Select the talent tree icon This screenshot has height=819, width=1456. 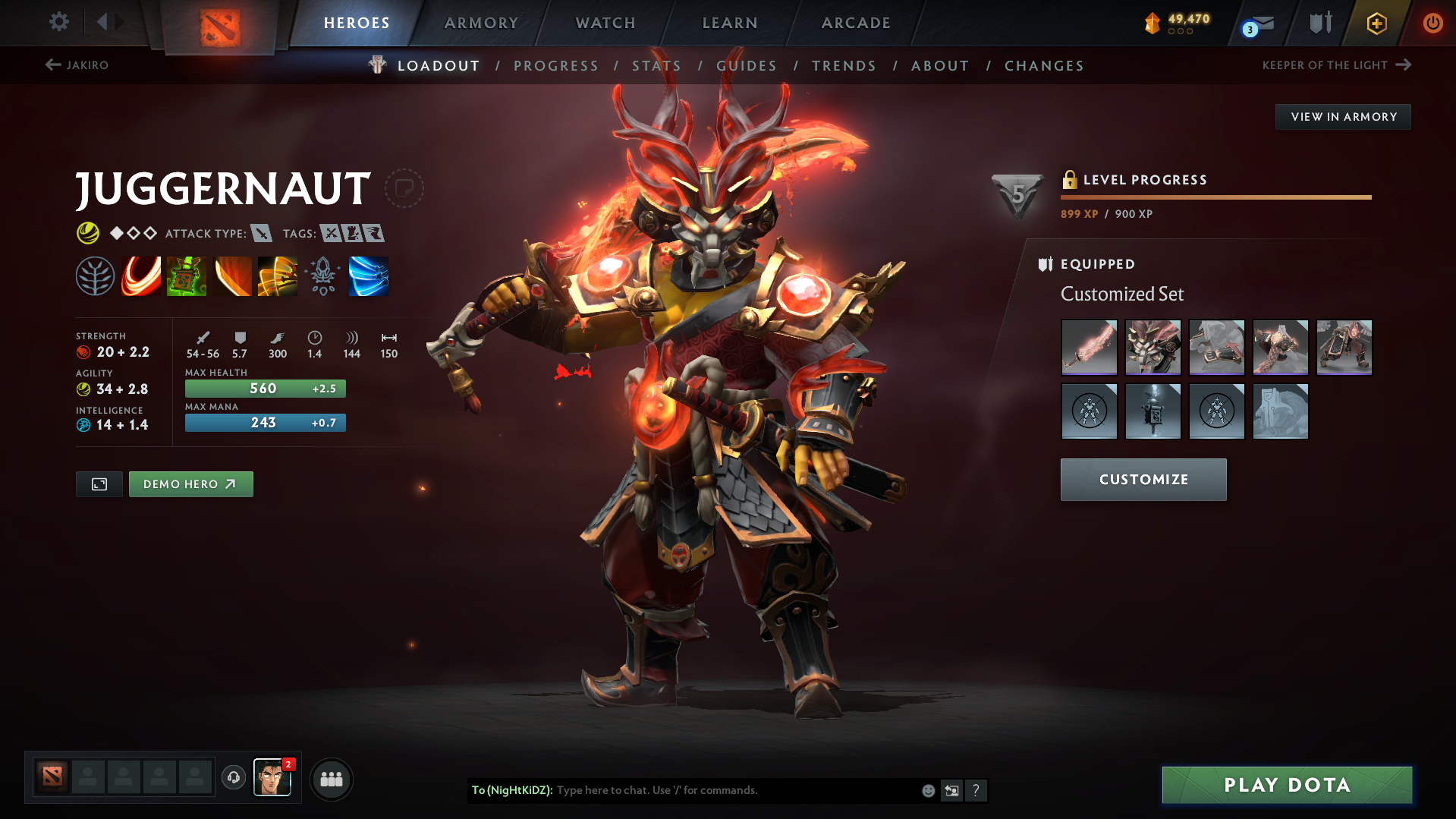coord(96,276)
